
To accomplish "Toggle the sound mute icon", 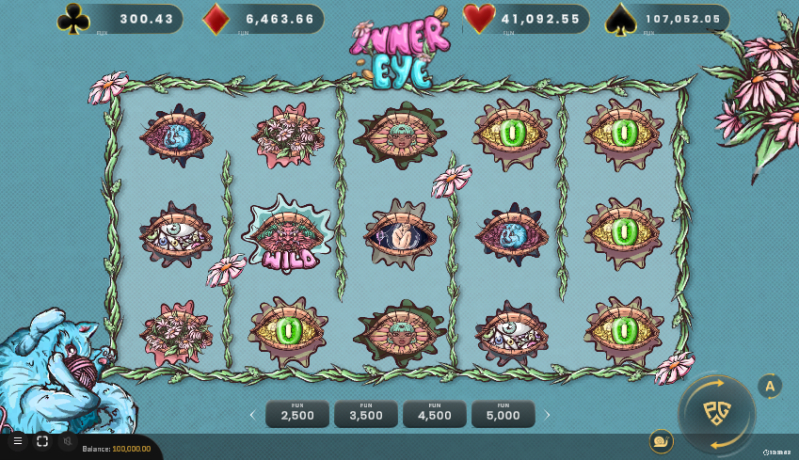I will pos(68,440).
